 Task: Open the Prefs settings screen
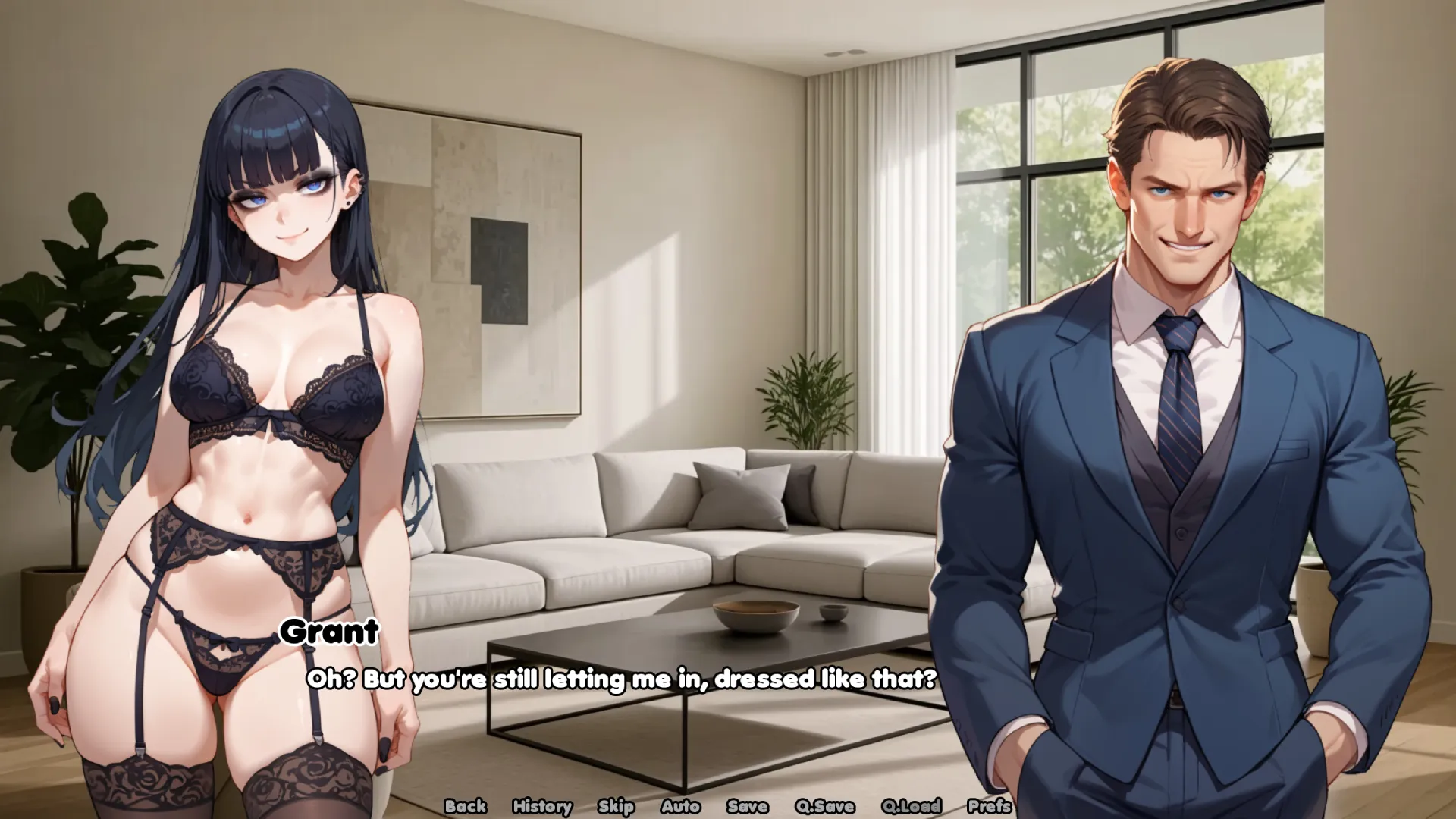pos(989,806)
